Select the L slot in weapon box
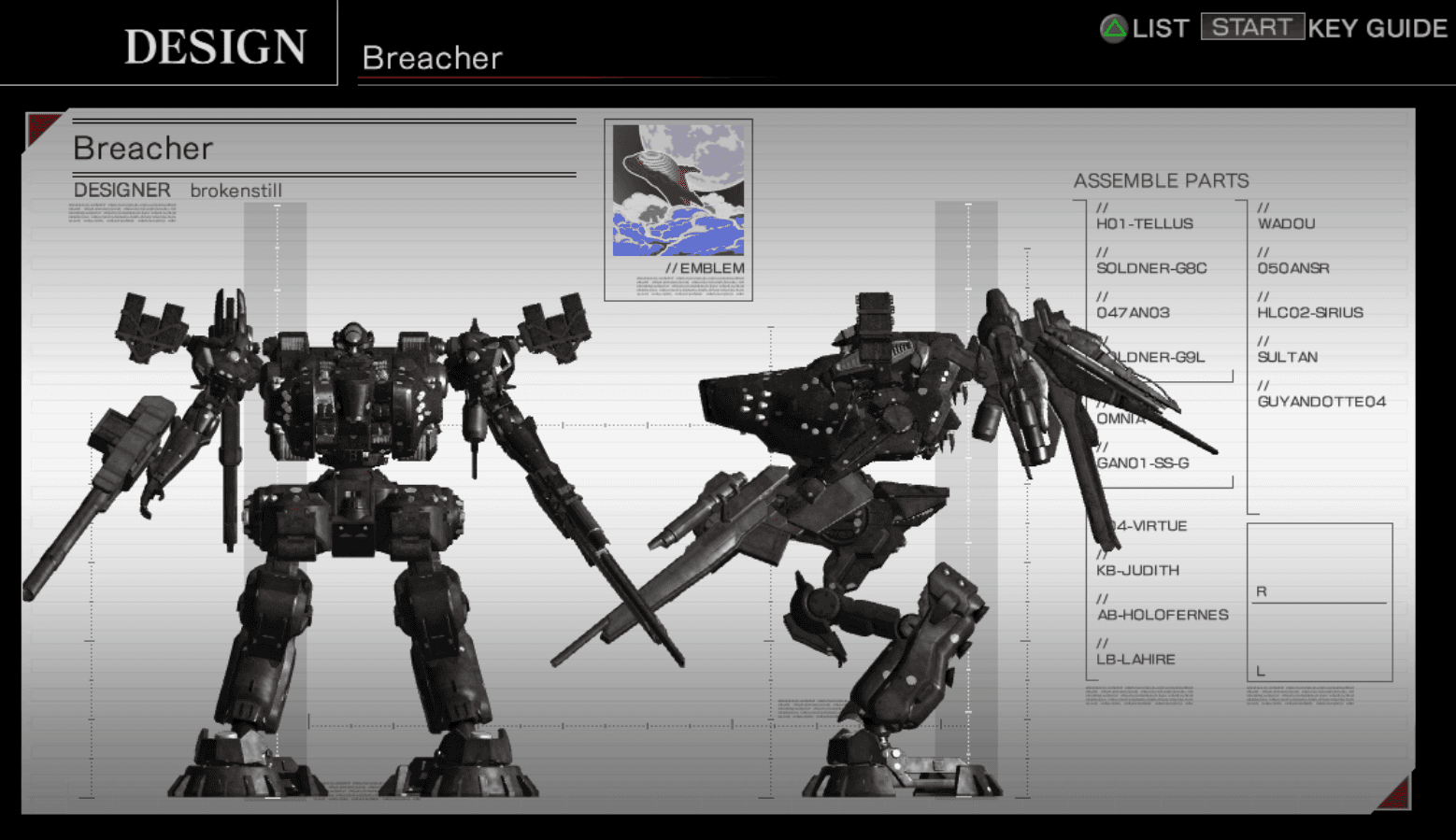Image resolution: width=1456 pixels, height=840 pixels. tap(1261, 670)
